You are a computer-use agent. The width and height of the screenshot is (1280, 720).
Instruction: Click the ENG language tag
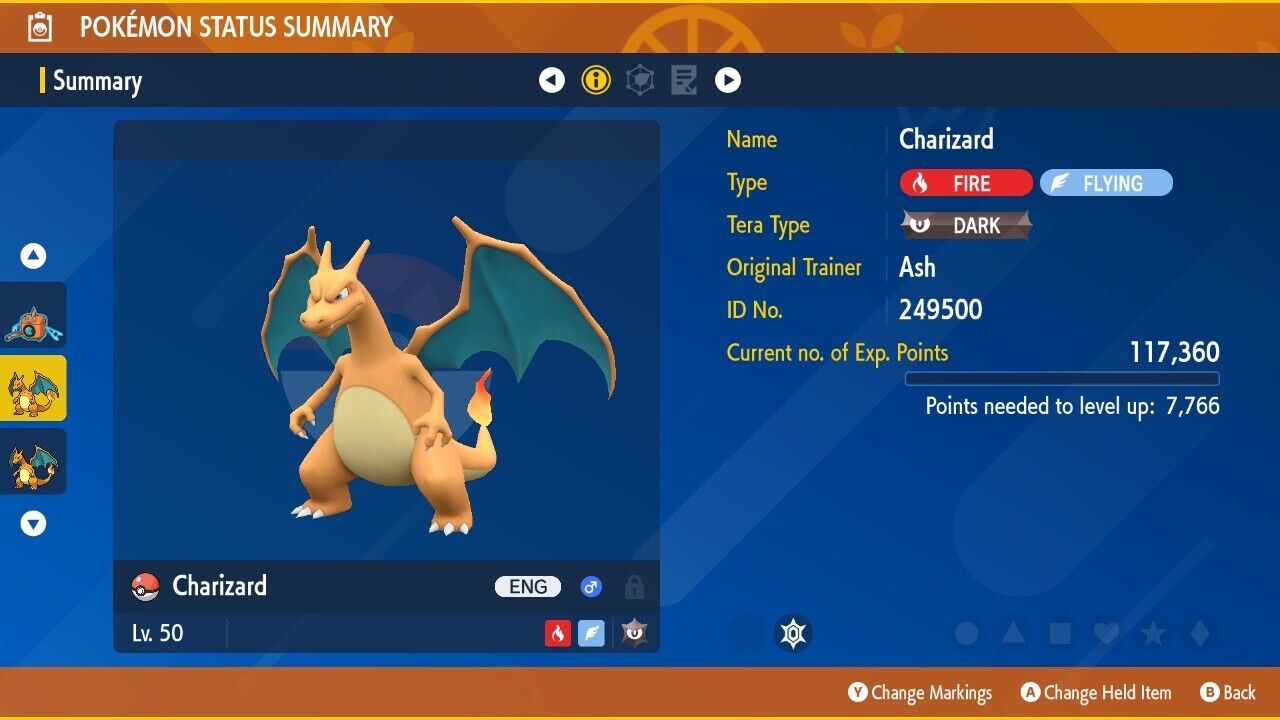coord(528,587)
